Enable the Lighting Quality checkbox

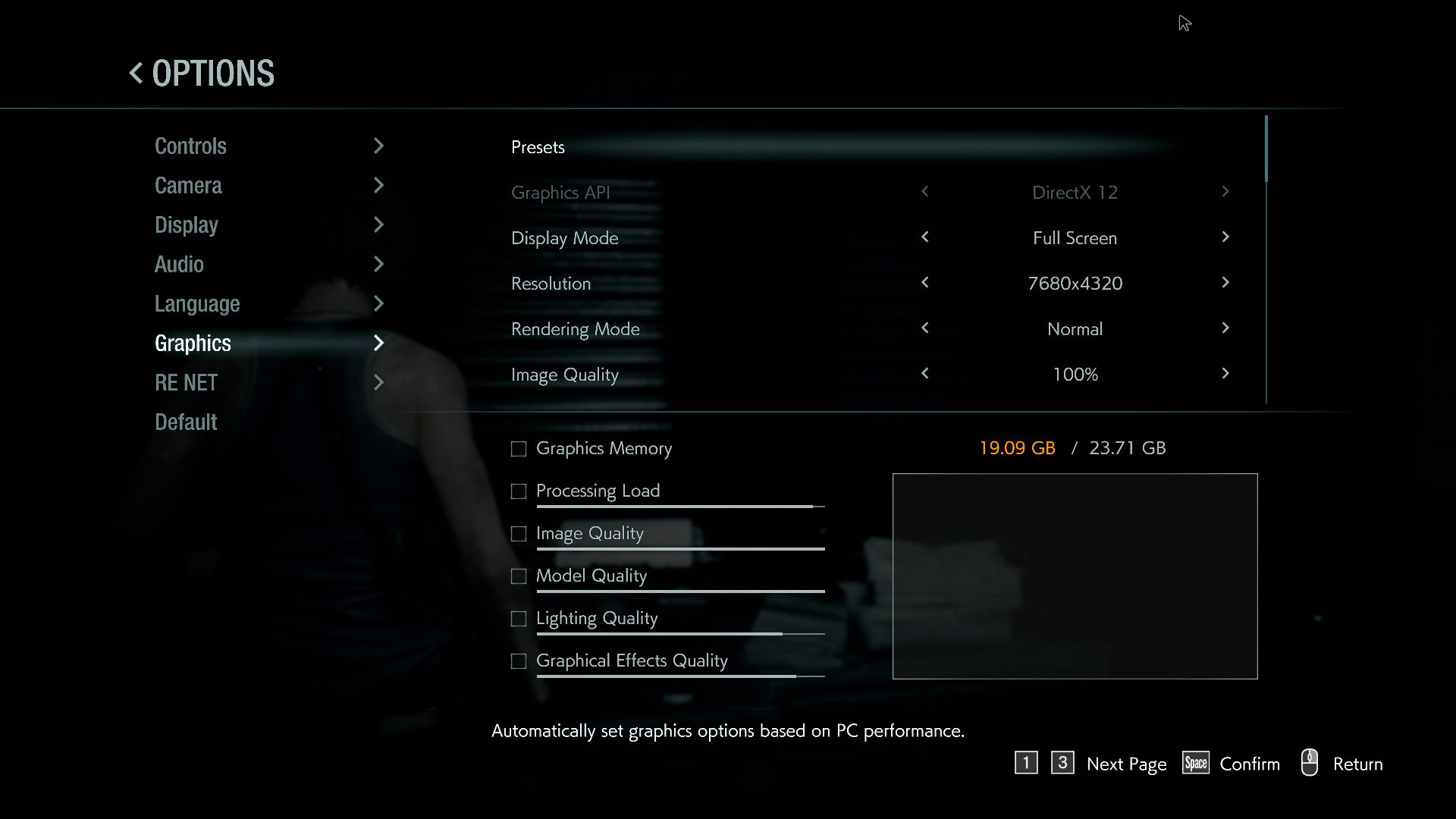(x=519, y=619)
